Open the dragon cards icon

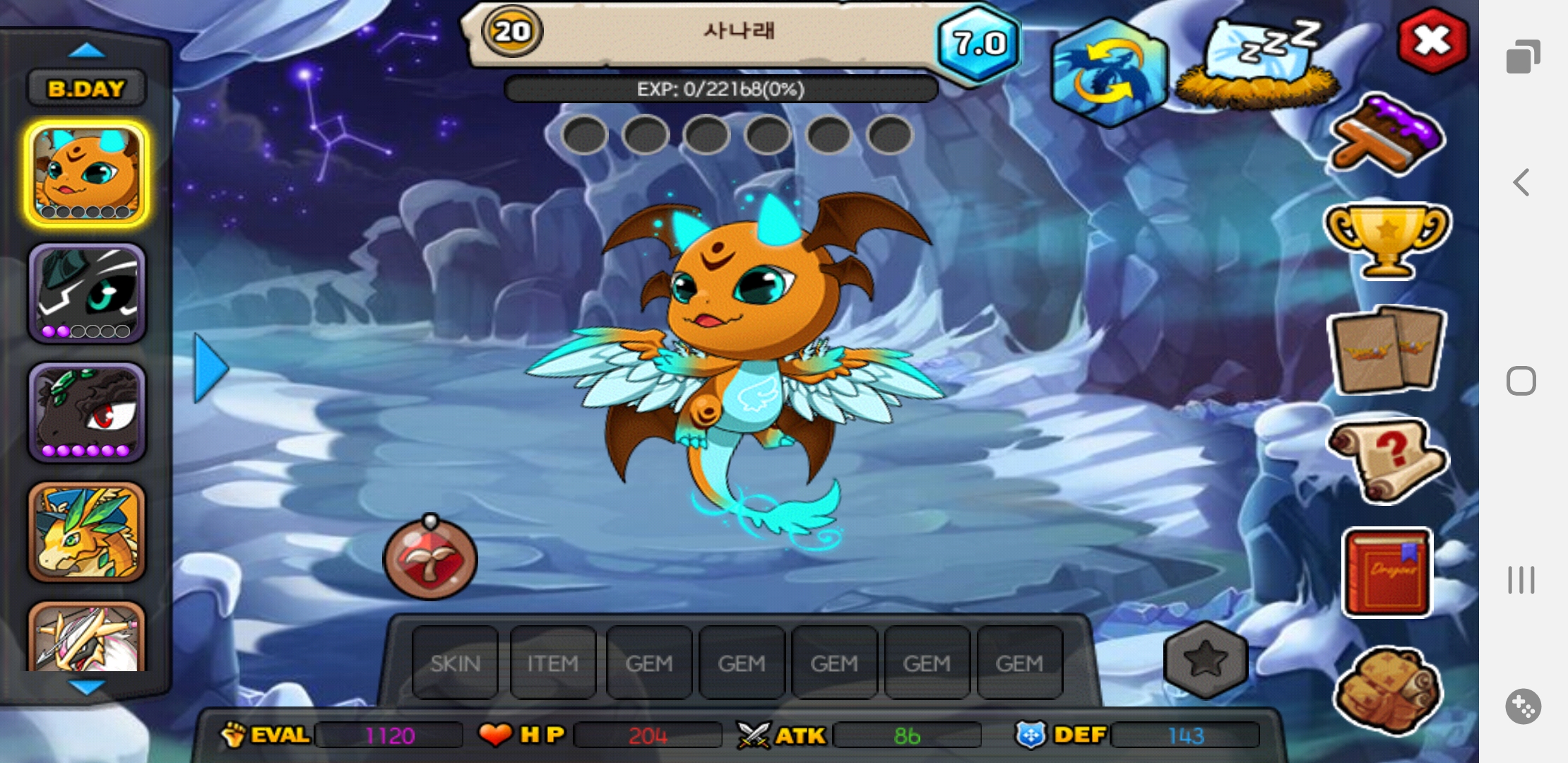click(x=1387, y=350)
